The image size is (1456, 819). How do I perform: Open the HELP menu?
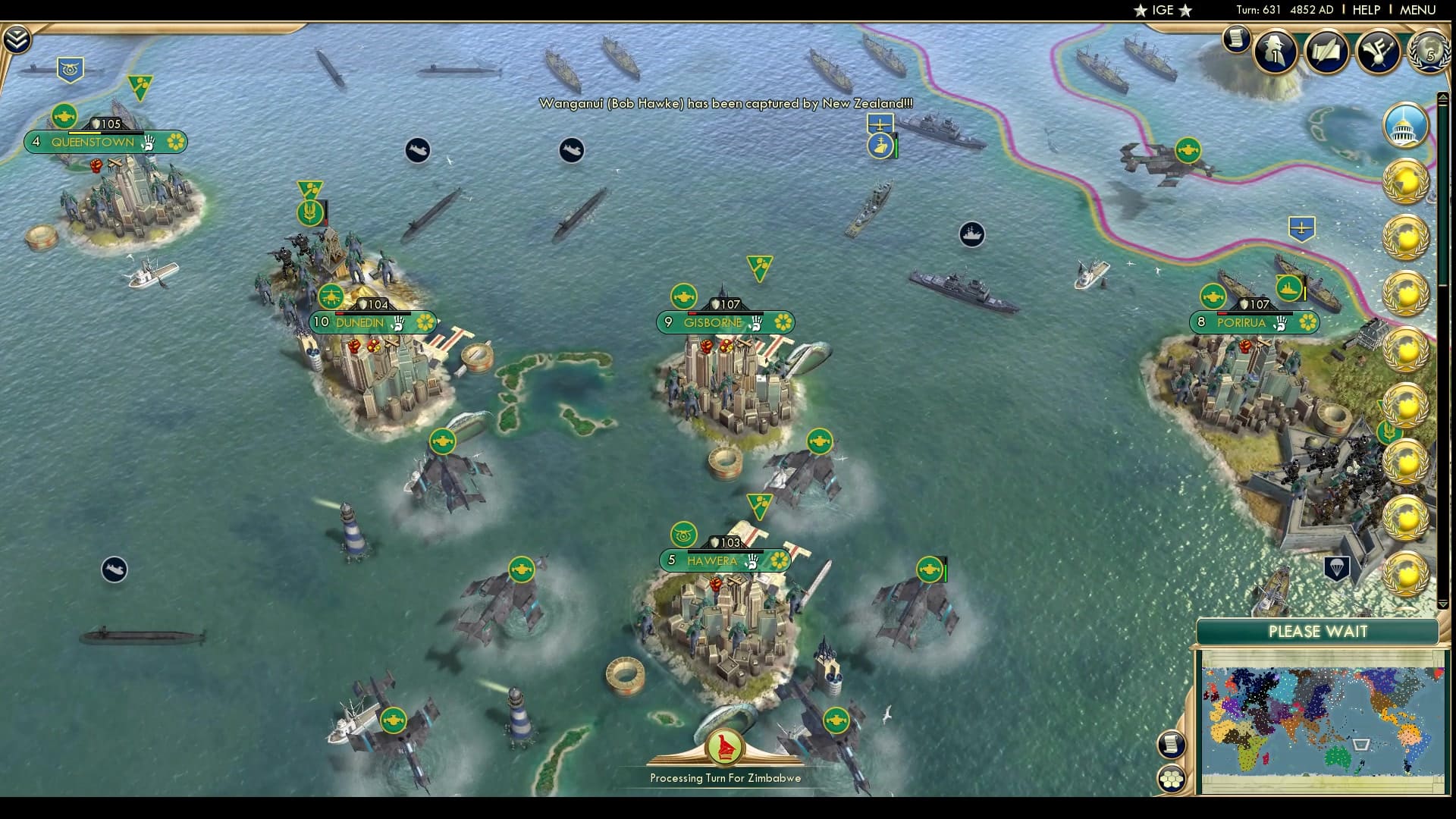1365,11
